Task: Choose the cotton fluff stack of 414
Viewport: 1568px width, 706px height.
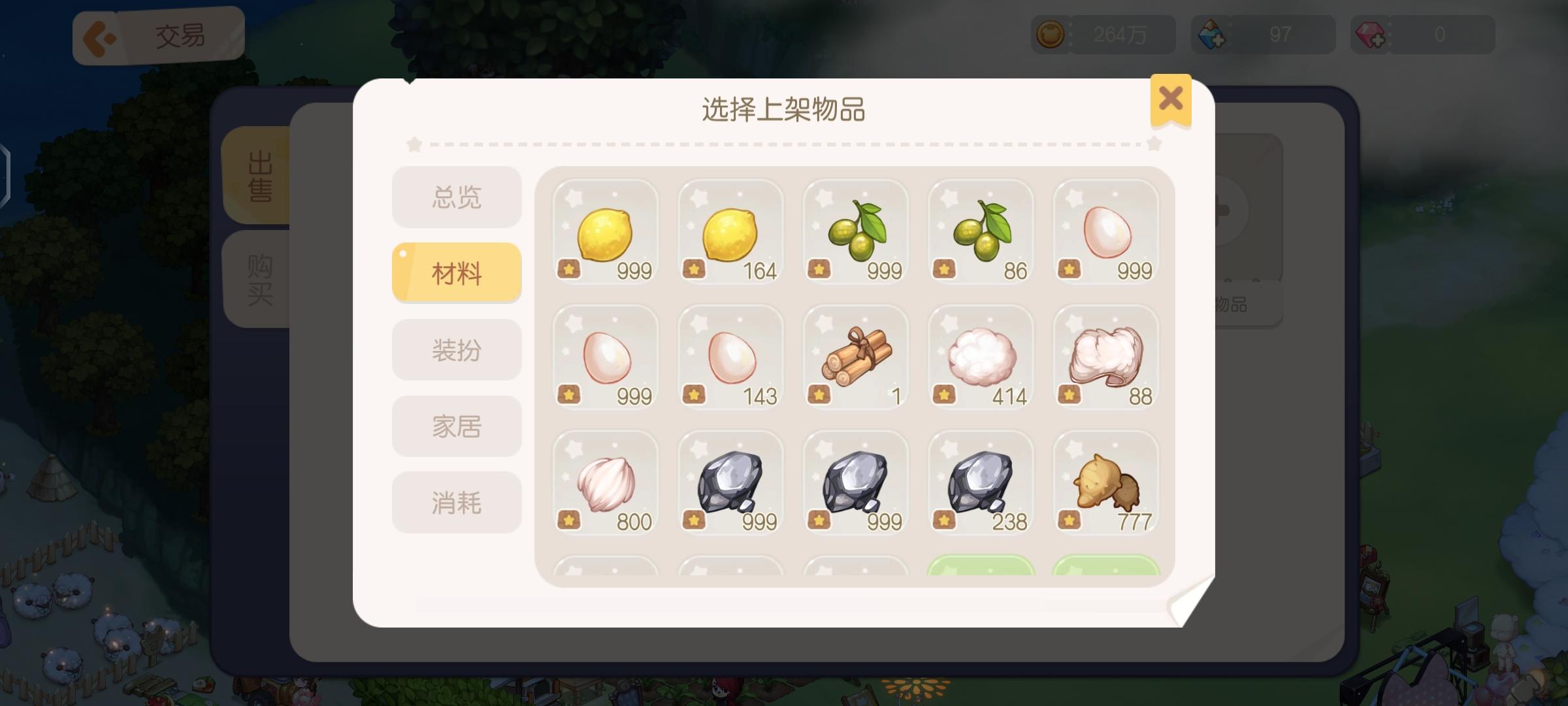Action: tap(981, 360)
